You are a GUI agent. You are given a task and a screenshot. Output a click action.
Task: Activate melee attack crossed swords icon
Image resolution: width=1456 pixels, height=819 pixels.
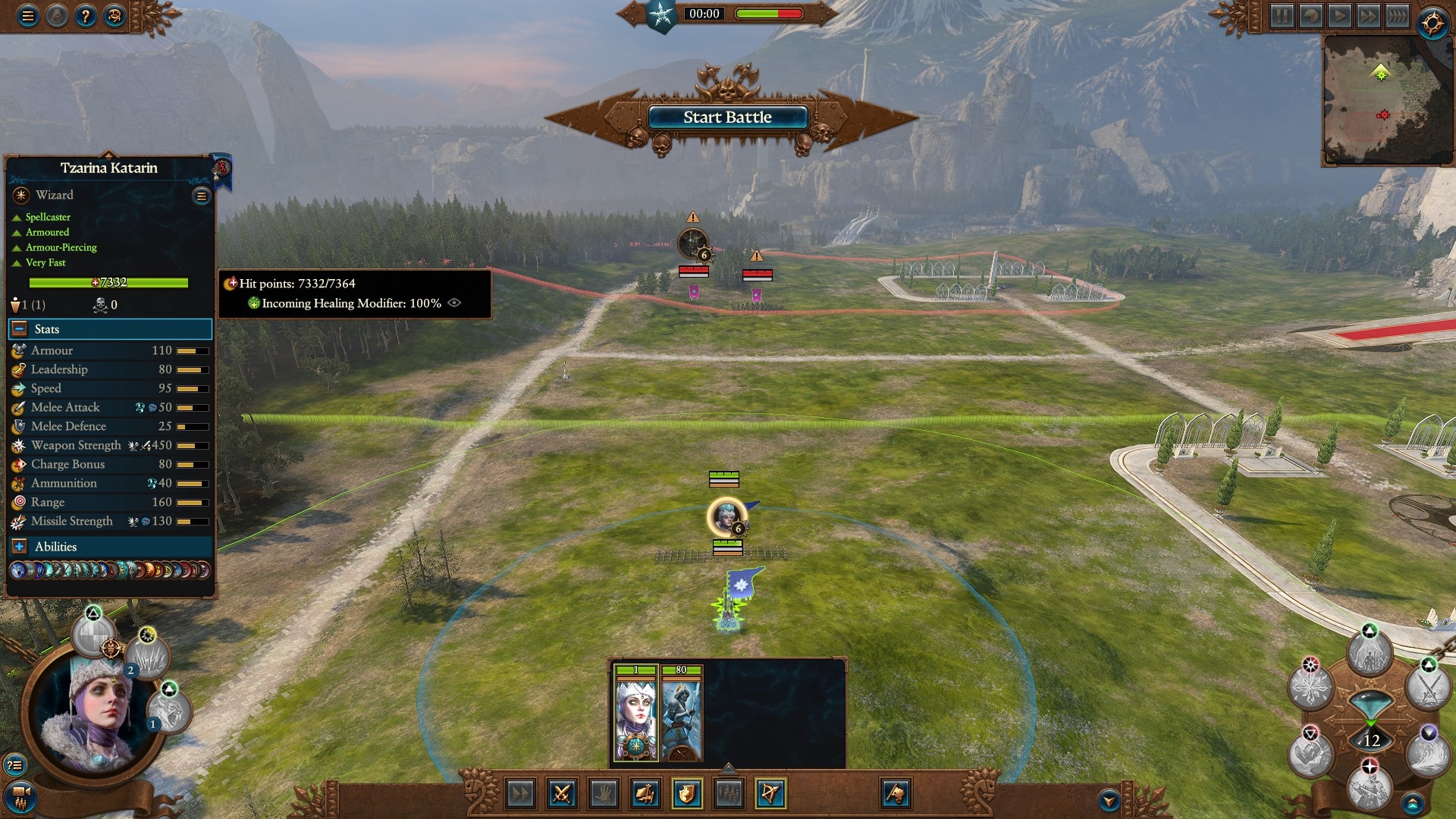pos(562,795)
